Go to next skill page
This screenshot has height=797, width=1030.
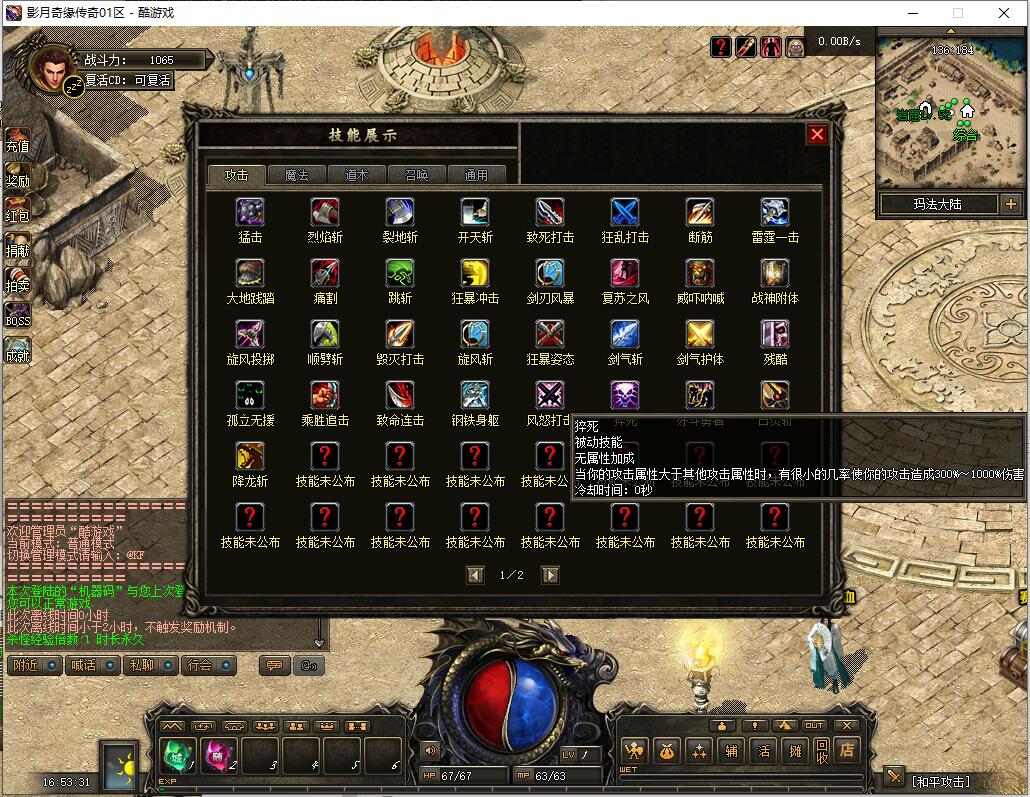(550, 575)
